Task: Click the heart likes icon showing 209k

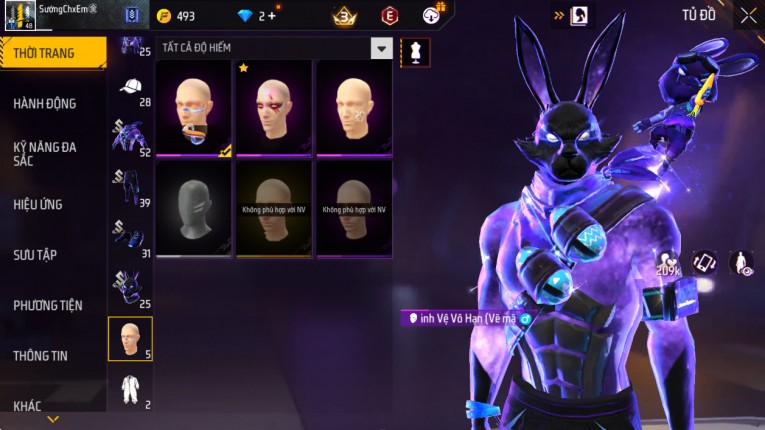Action: pos(667,264)
